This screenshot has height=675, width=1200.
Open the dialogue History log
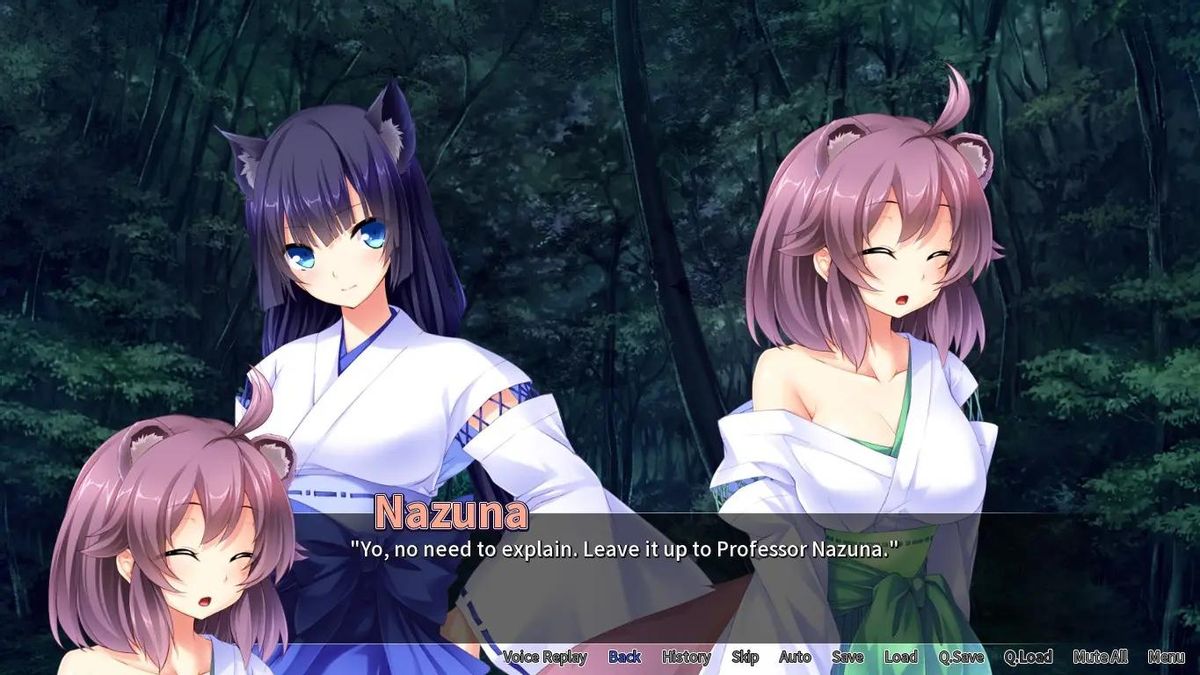click(x=686, y=657)
